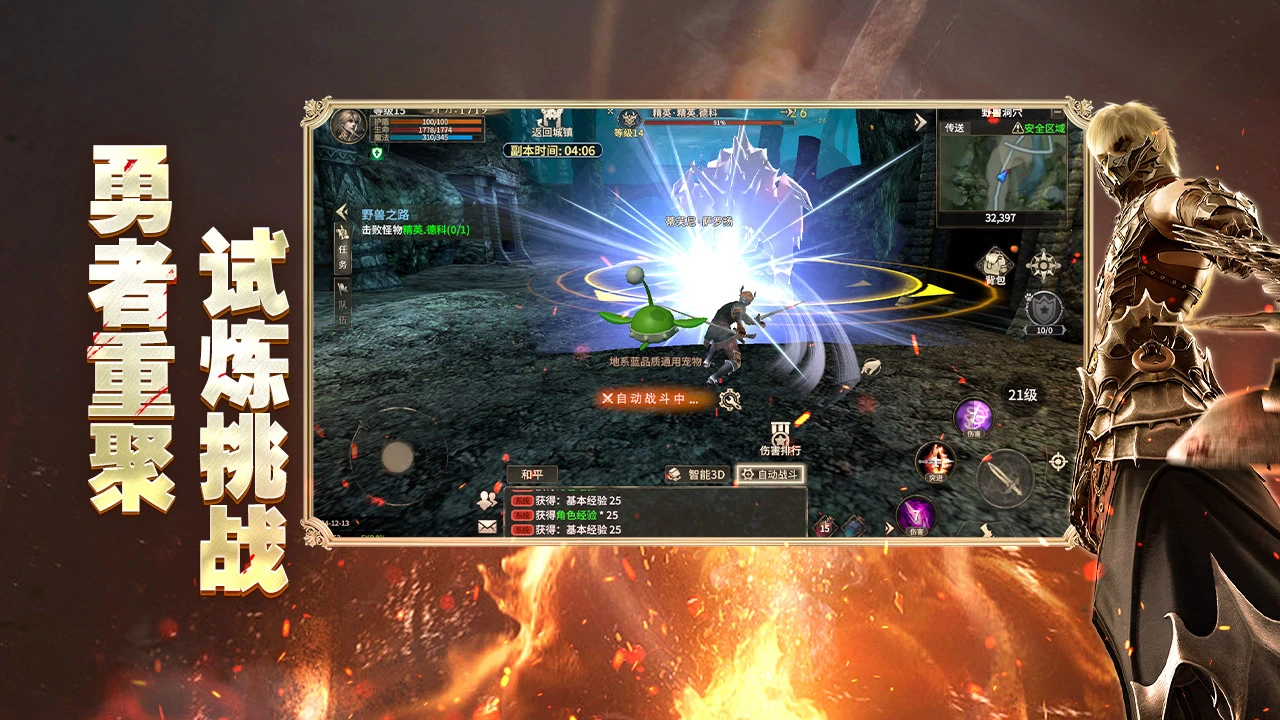Switch to the 队伍 team tab
The height and width of the screenshot is (720, 1280).
point(342,305)
